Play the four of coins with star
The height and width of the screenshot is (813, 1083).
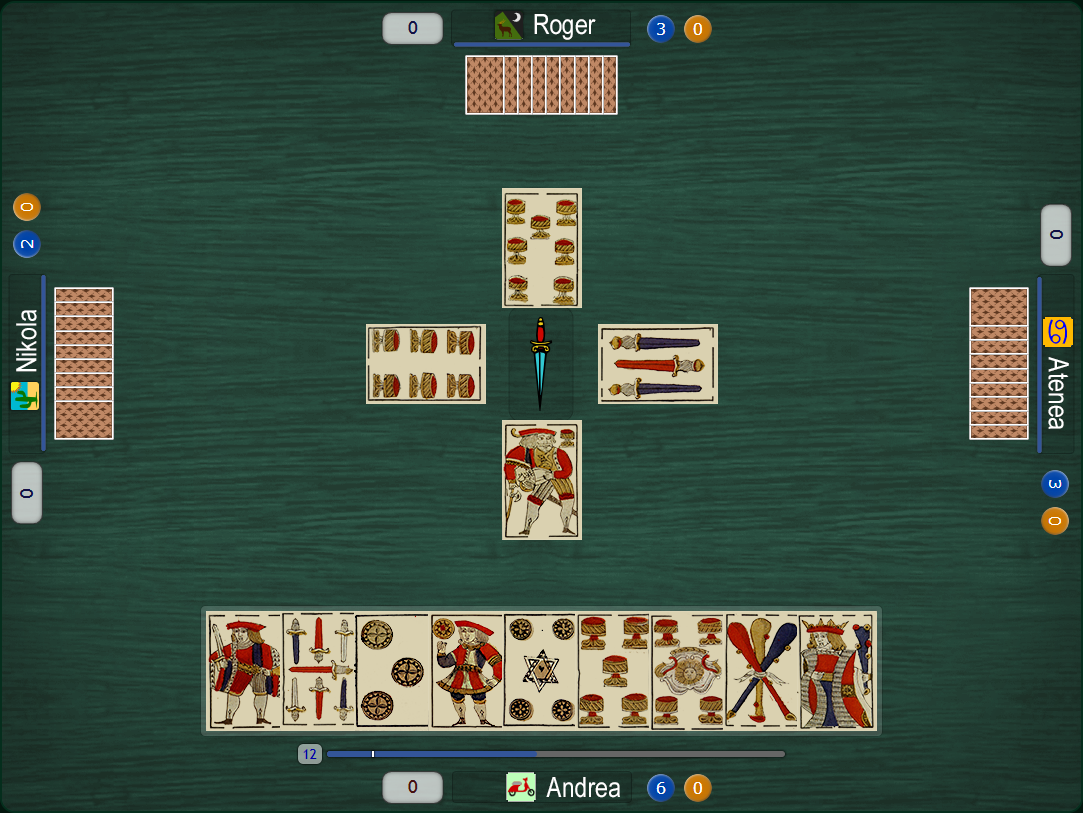541,670
